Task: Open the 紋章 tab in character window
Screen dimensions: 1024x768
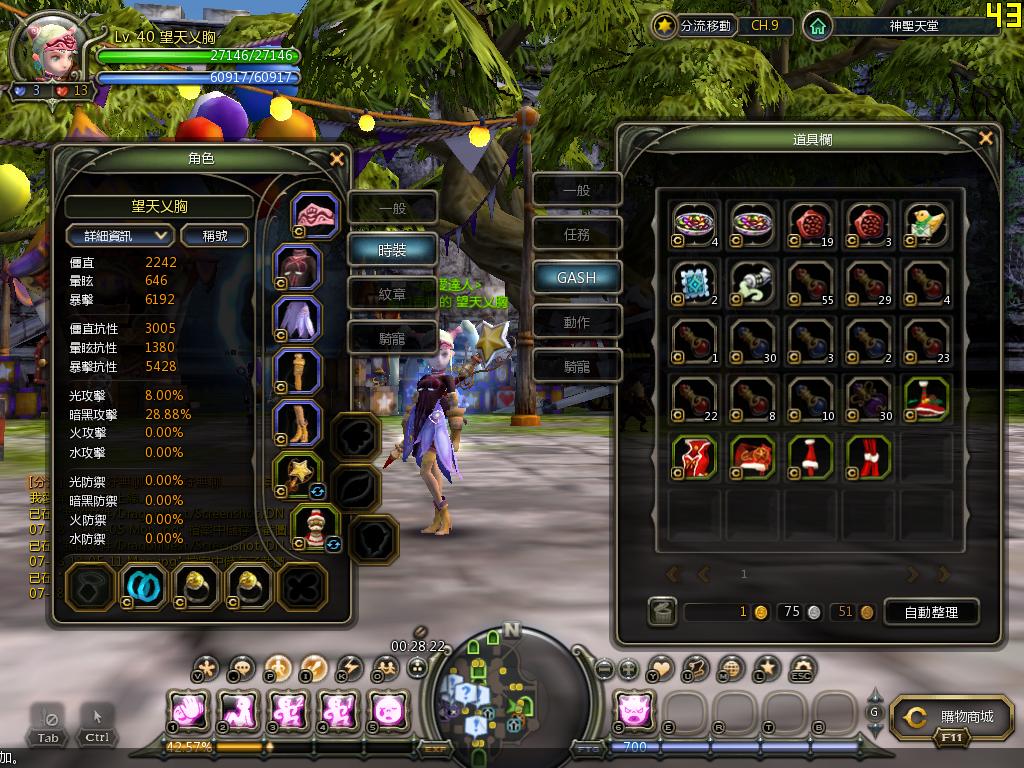Action: 392,294
